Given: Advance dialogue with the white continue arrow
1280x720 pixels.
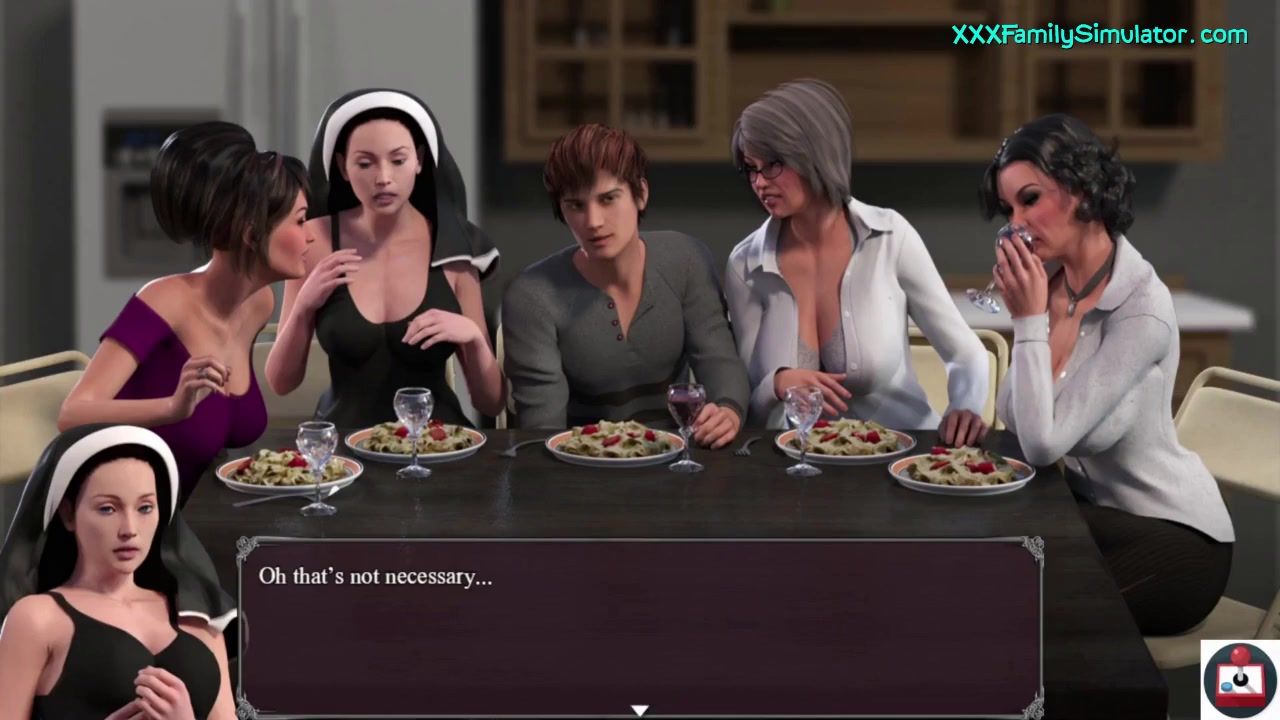Looking at the screenshot, I should click(640, 710).
